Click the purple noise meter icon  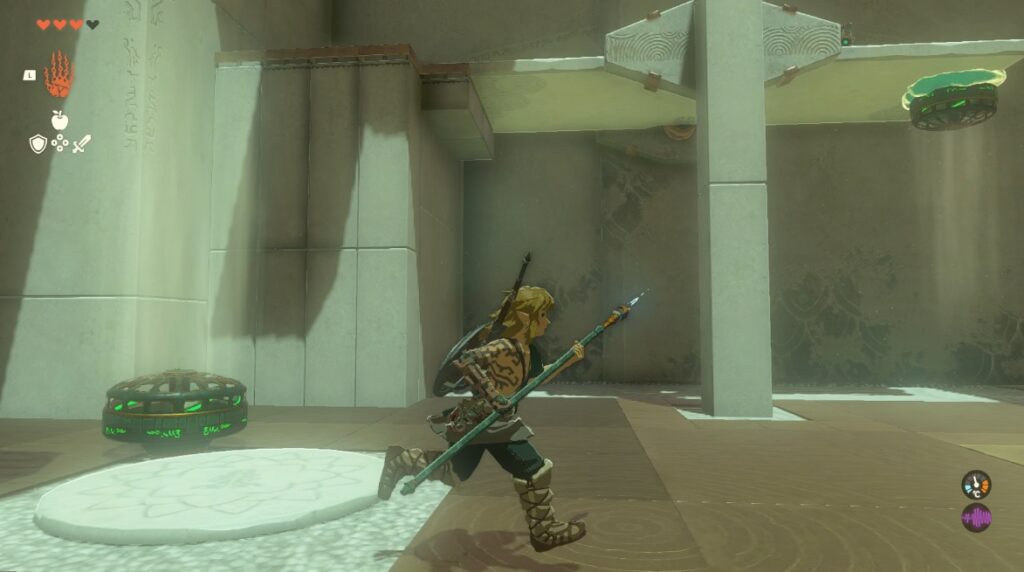click(x=976, y=518)
